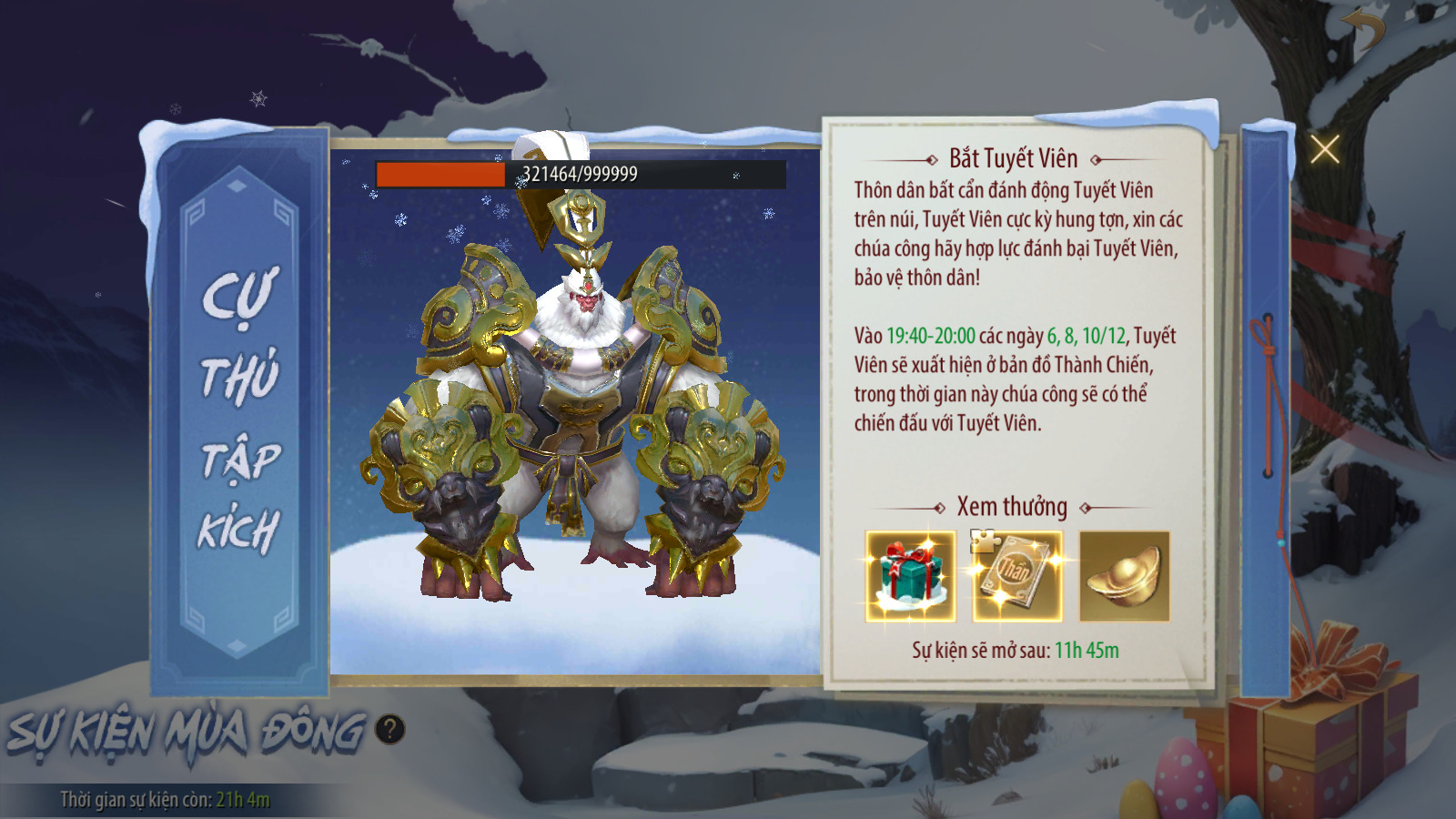Open the question mark help icon
This screenshot has width=1456, height=819.
point(389,729)
